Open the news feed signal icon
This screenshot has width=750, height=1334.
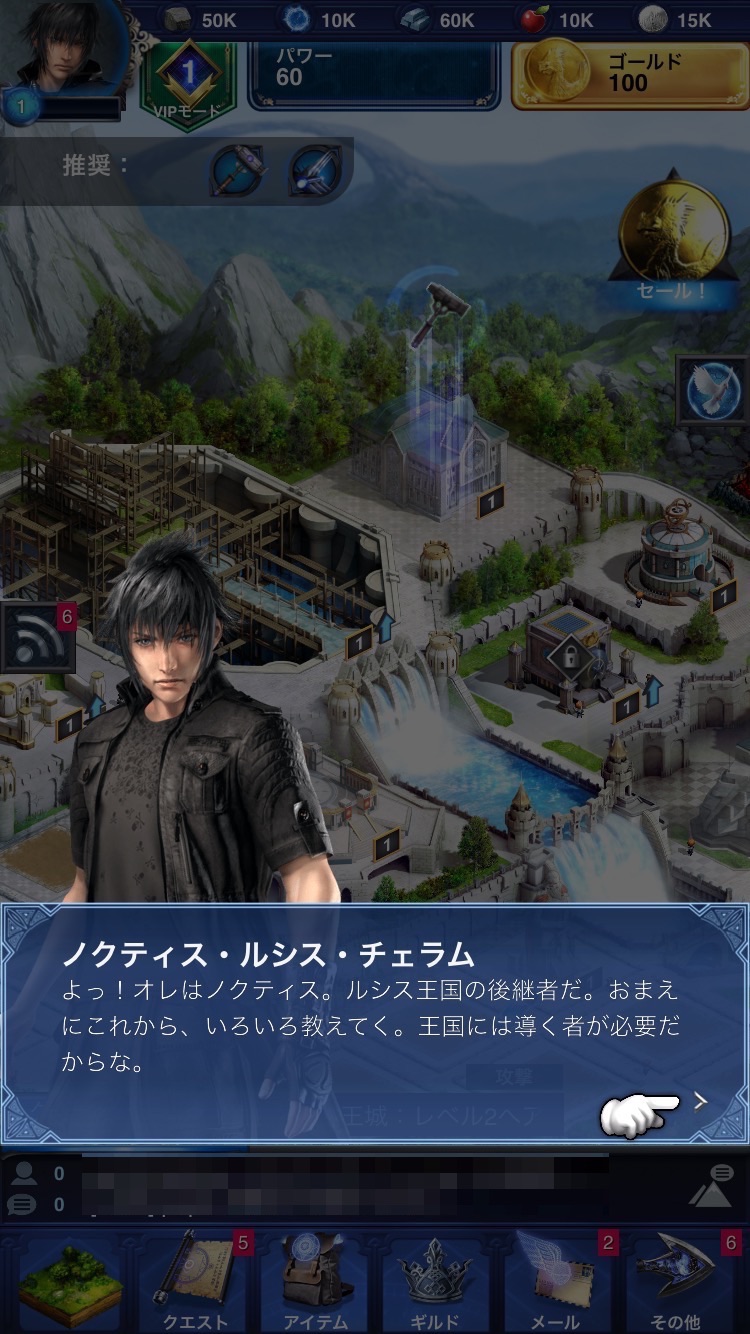pyautogui.click(x=38, y=638)
